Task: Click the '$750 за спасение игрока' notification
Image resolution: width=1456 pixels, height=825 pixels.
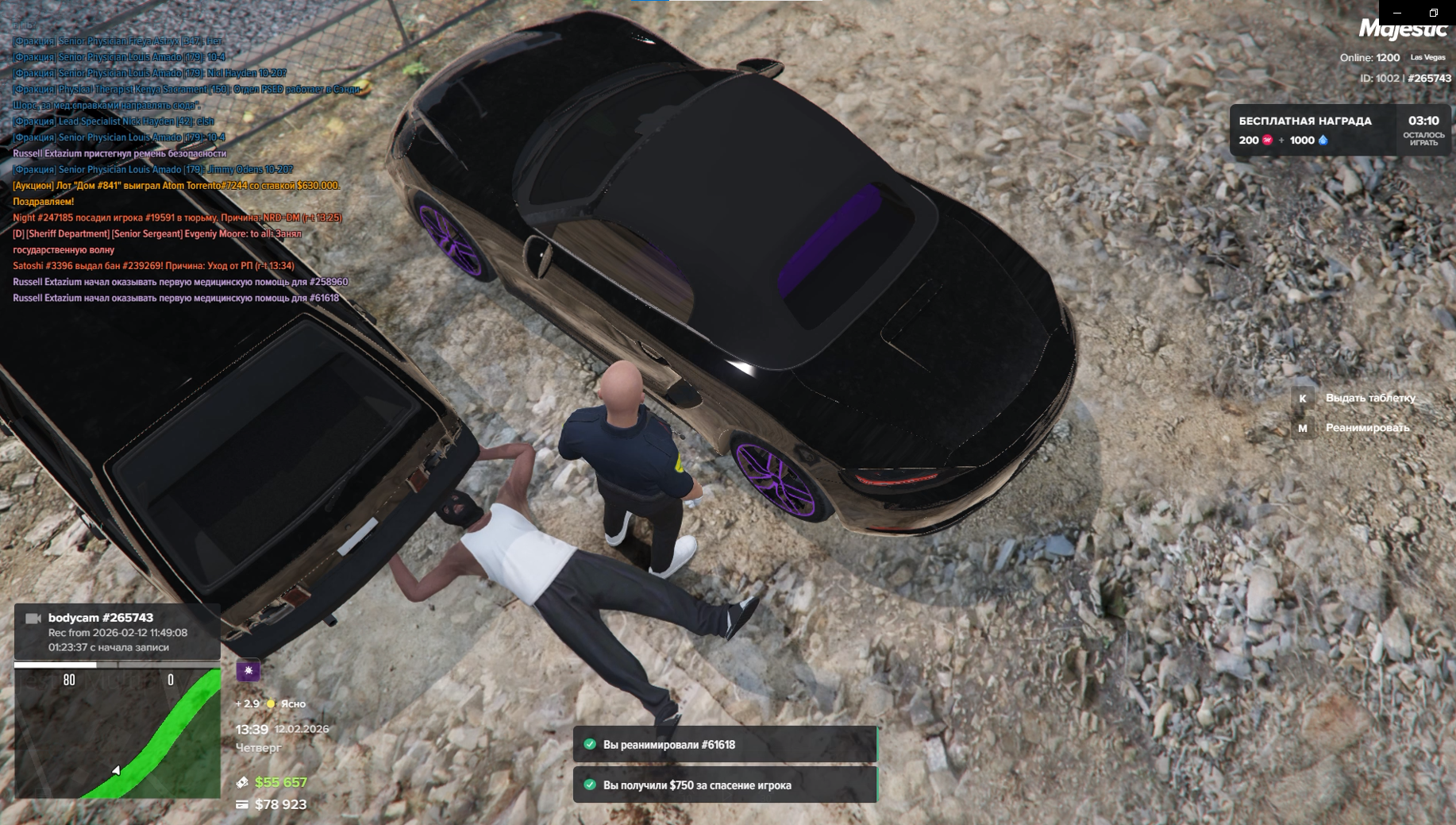Action: coord(725,785)
